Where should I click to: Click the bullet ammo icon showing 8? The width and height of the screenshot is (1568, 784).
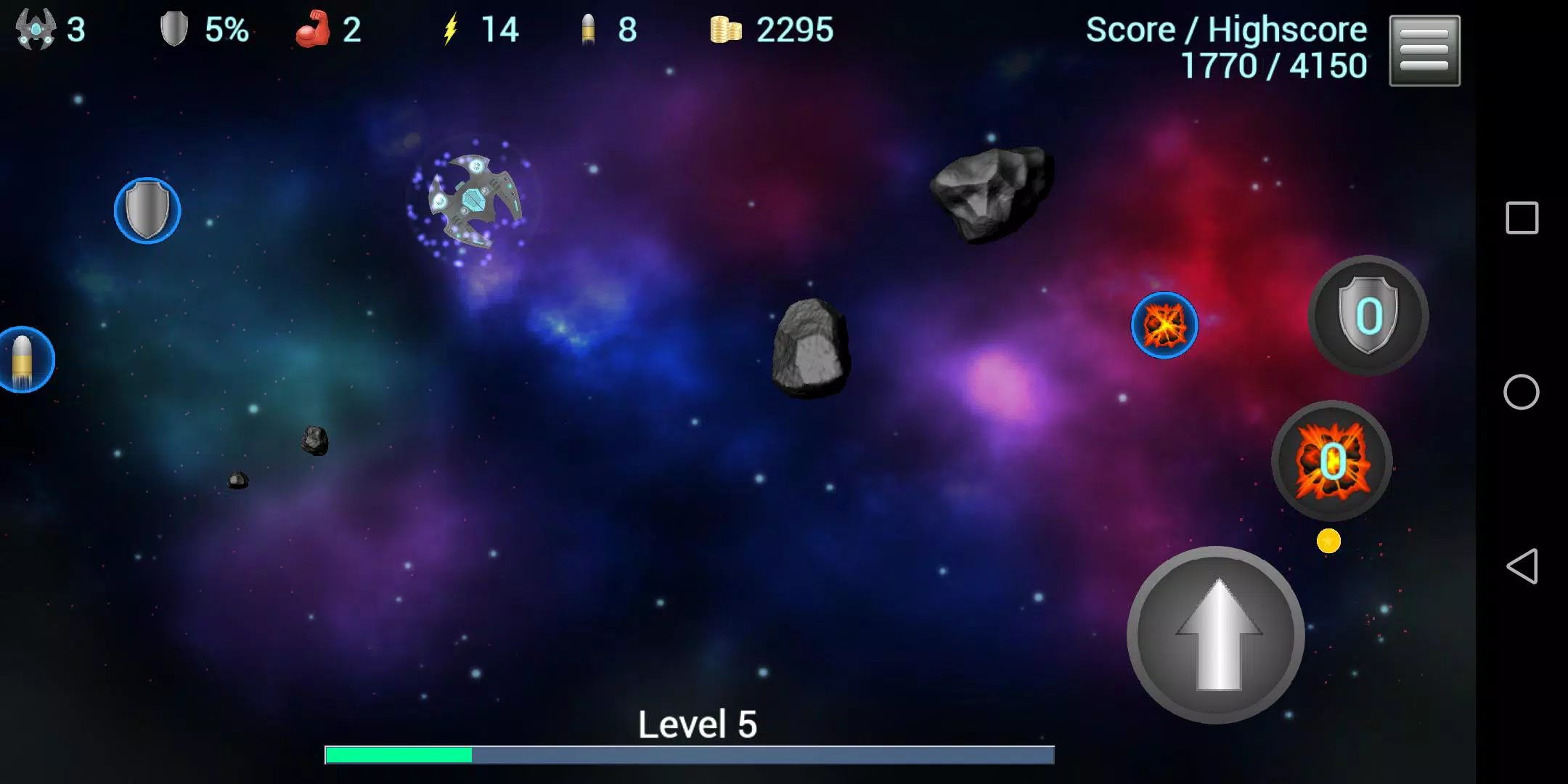[x=588, y=30]
